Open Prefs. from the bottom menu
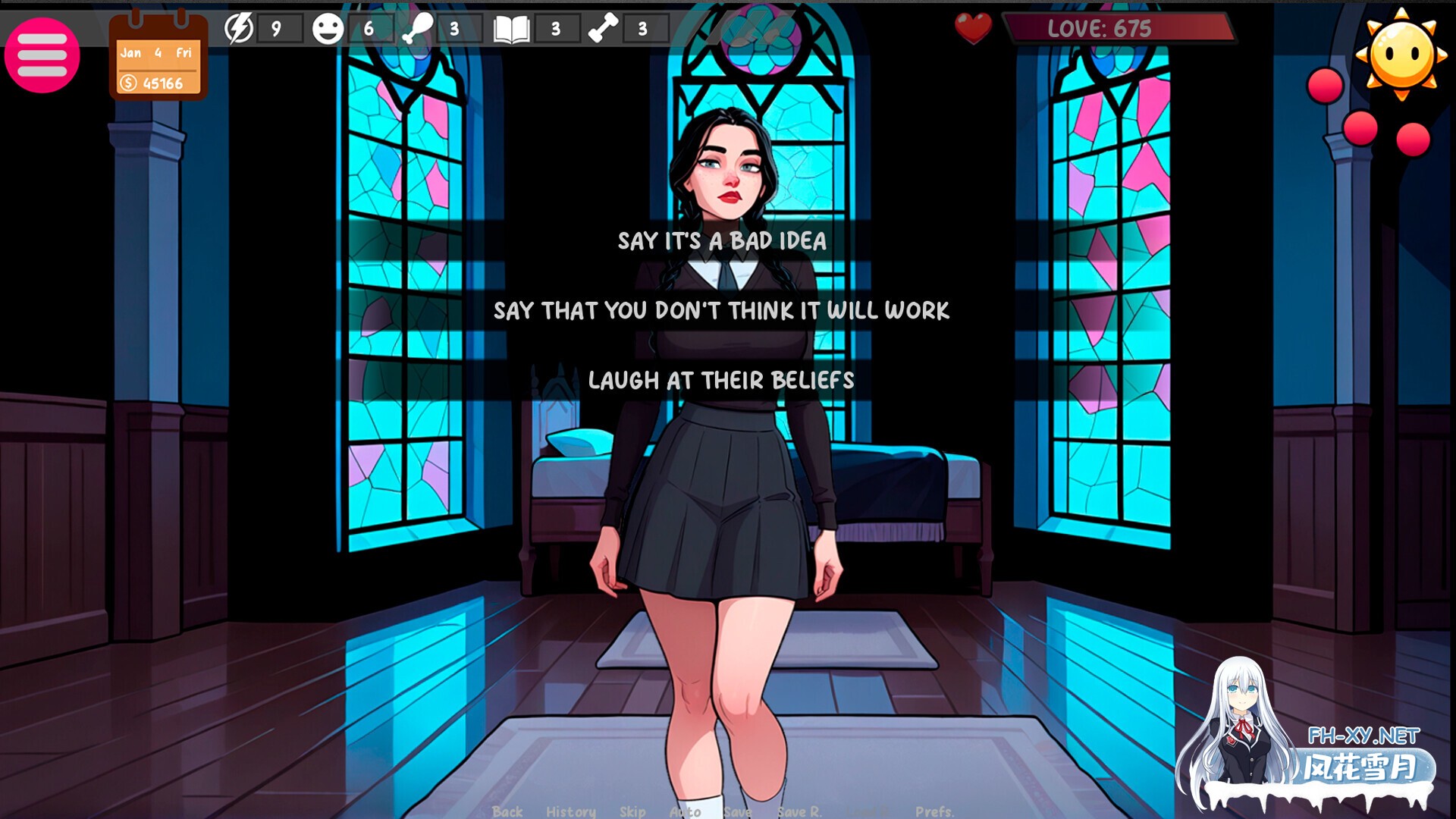This screenshot has width=1456, height=819. click(x=934, y=811)
